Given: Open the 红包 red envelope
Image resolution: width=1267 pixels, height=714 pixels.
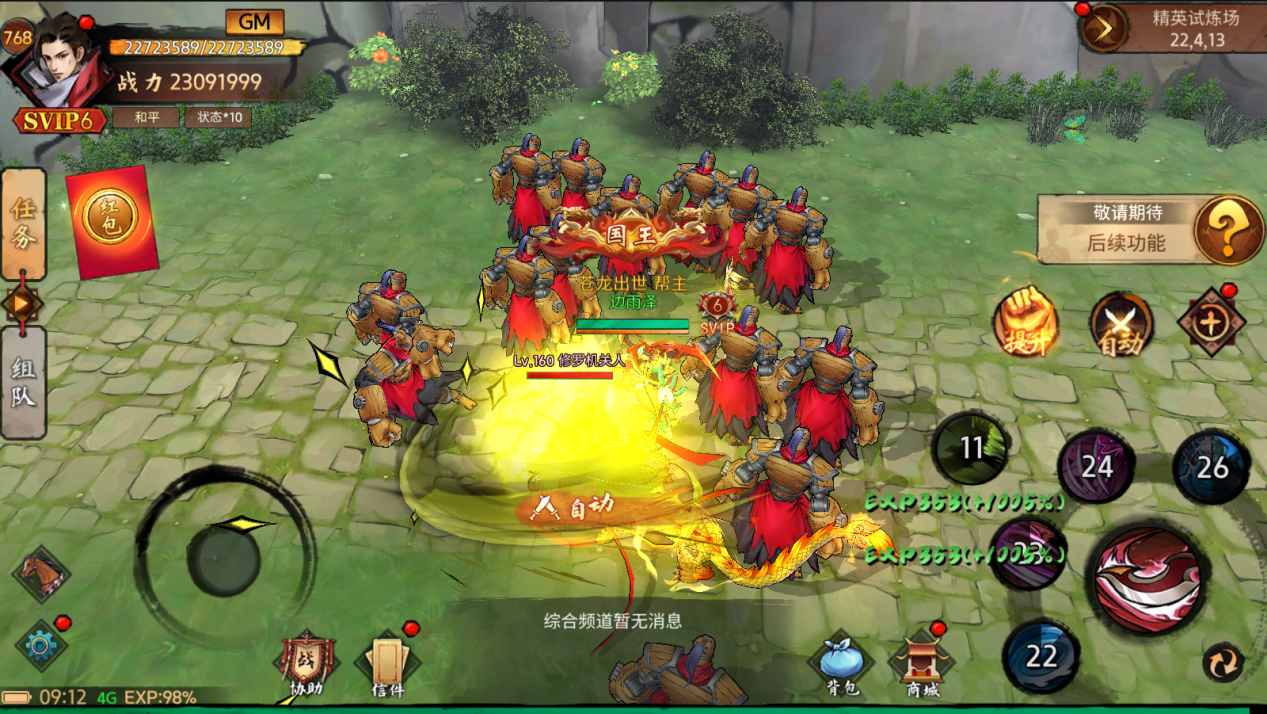Looking at the screenshot, I should tap(111, 221).
